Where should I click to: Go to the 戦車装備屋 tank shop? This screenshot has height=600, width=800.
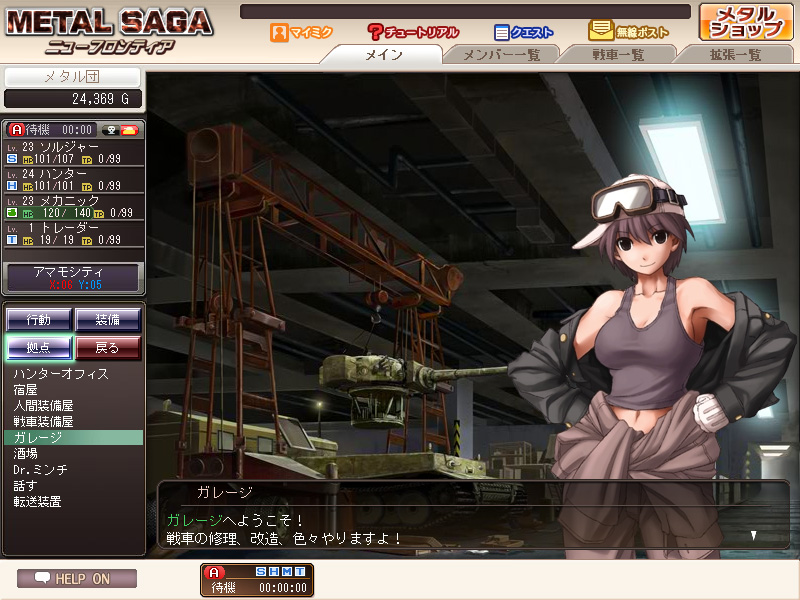[43, 422]
